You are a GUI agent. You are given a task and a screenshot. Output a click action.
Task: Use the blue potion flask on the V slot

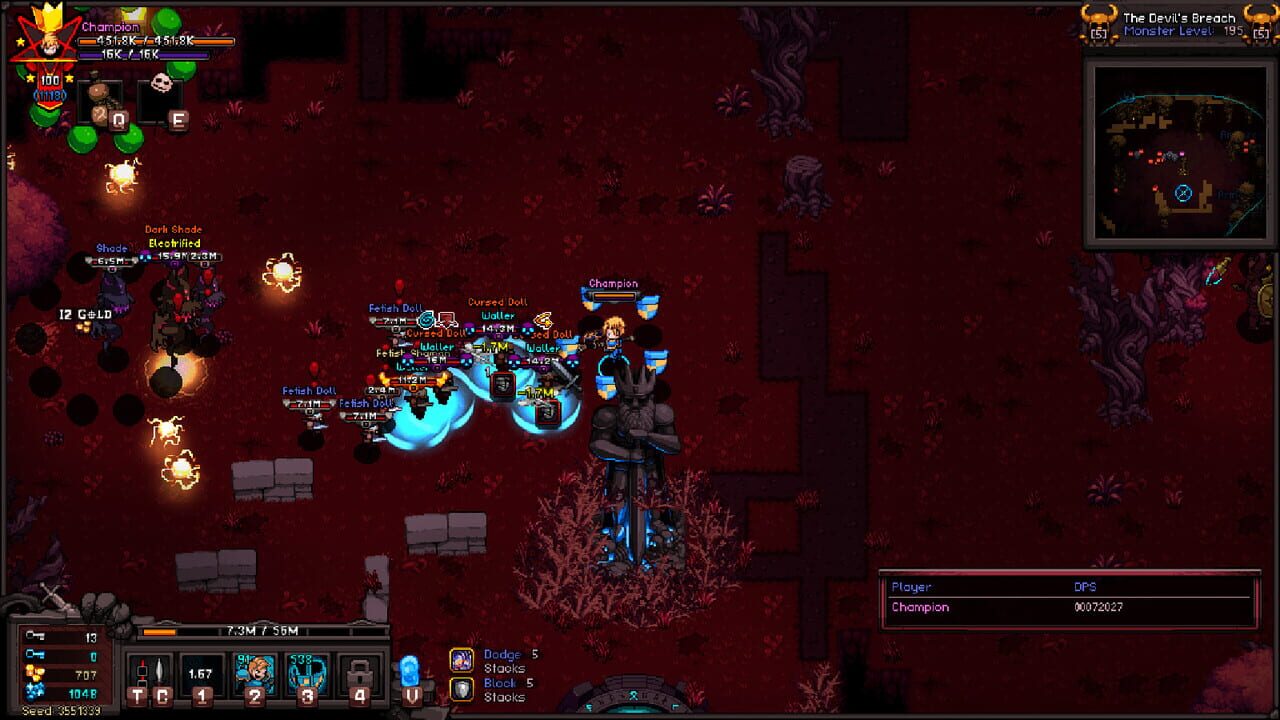coord(409,672)
